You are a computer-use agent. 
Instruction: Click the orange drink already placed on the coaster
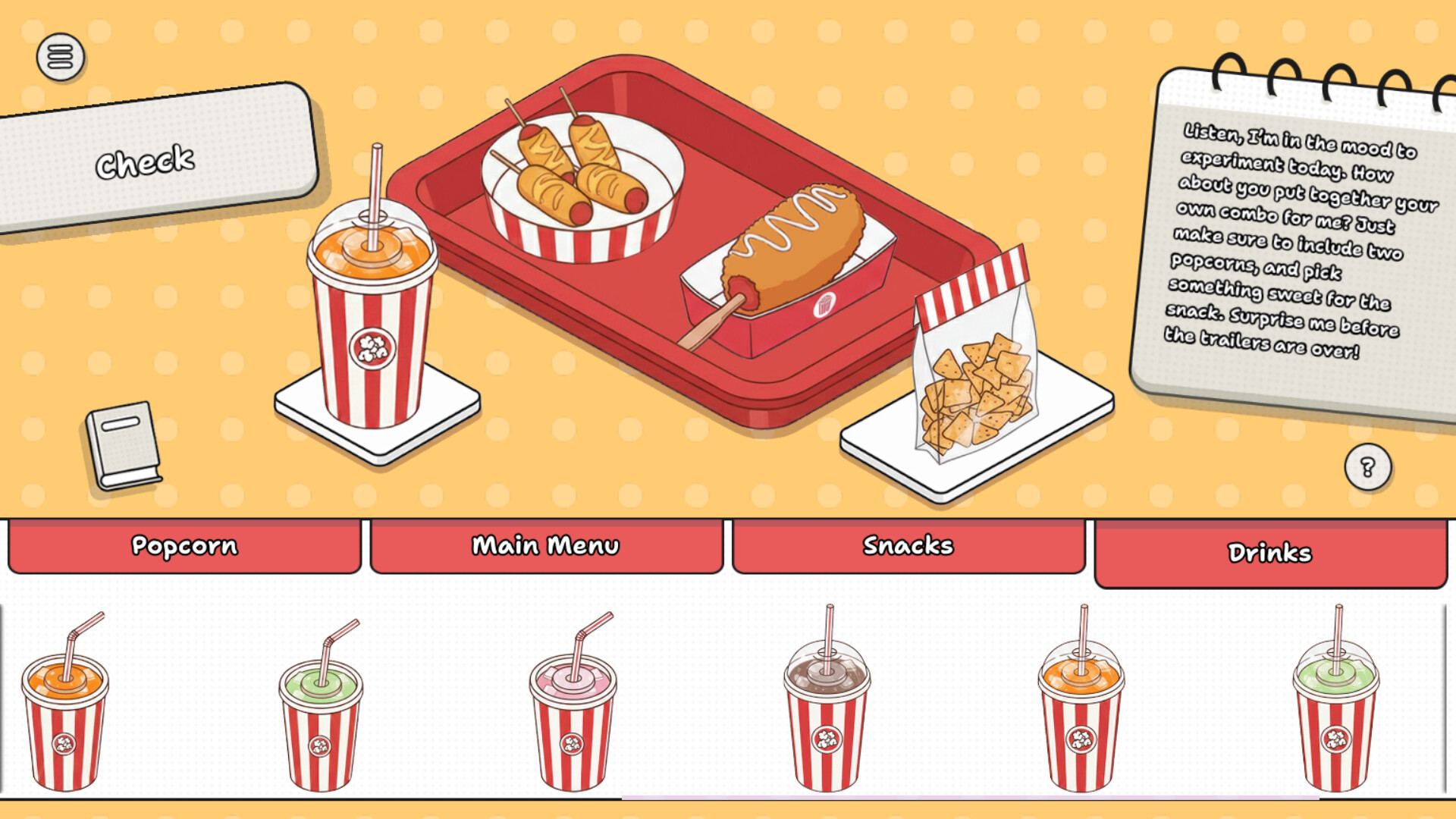[373, 318]
